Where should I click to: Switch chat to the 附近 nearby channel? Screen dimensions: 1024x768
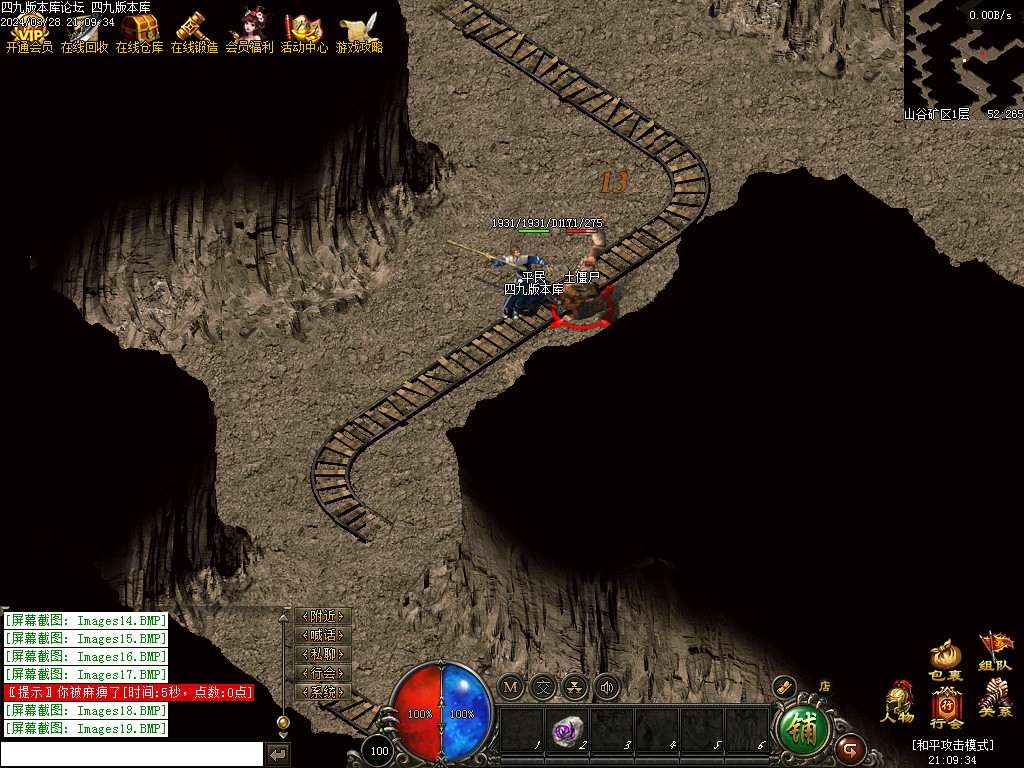(x=323, y=617)
